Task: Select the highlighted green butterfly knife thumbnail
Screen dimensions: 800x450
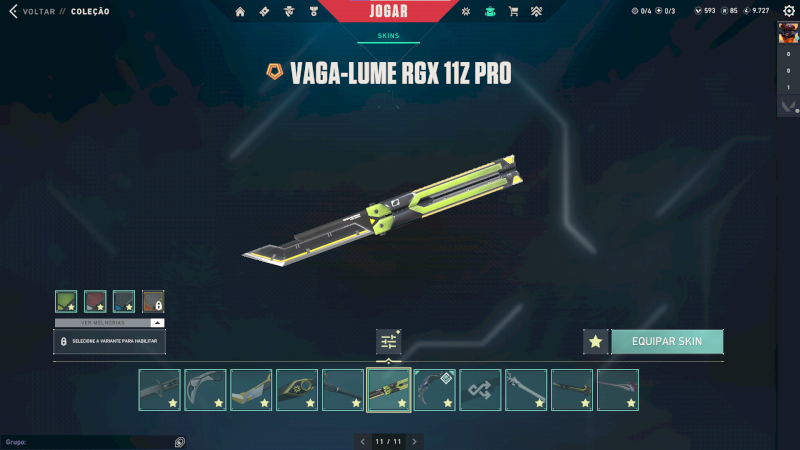Action: point(389,390)
